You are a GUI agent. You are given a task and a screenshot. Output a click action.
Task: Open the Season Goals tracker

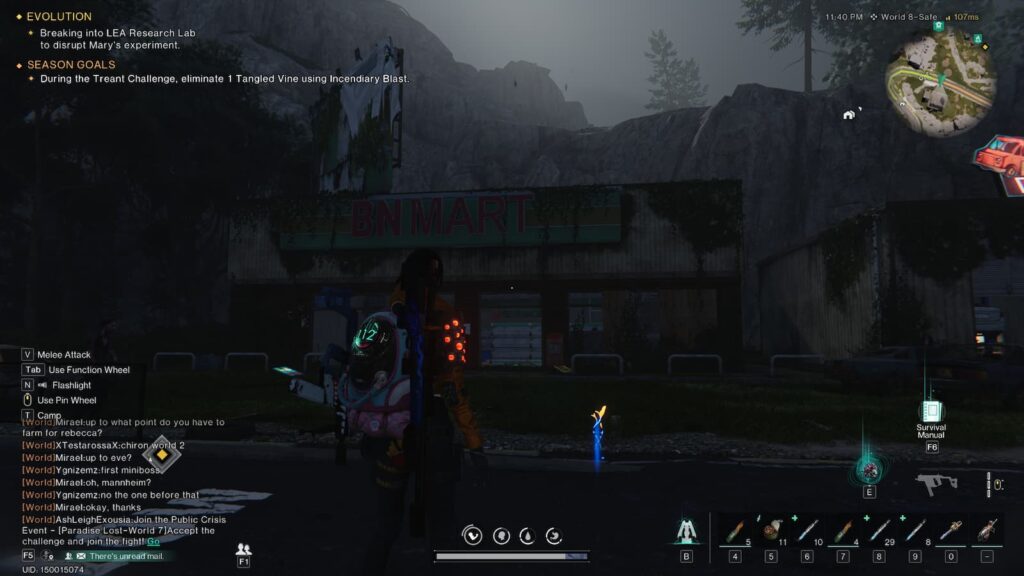(x=71, y=65)
